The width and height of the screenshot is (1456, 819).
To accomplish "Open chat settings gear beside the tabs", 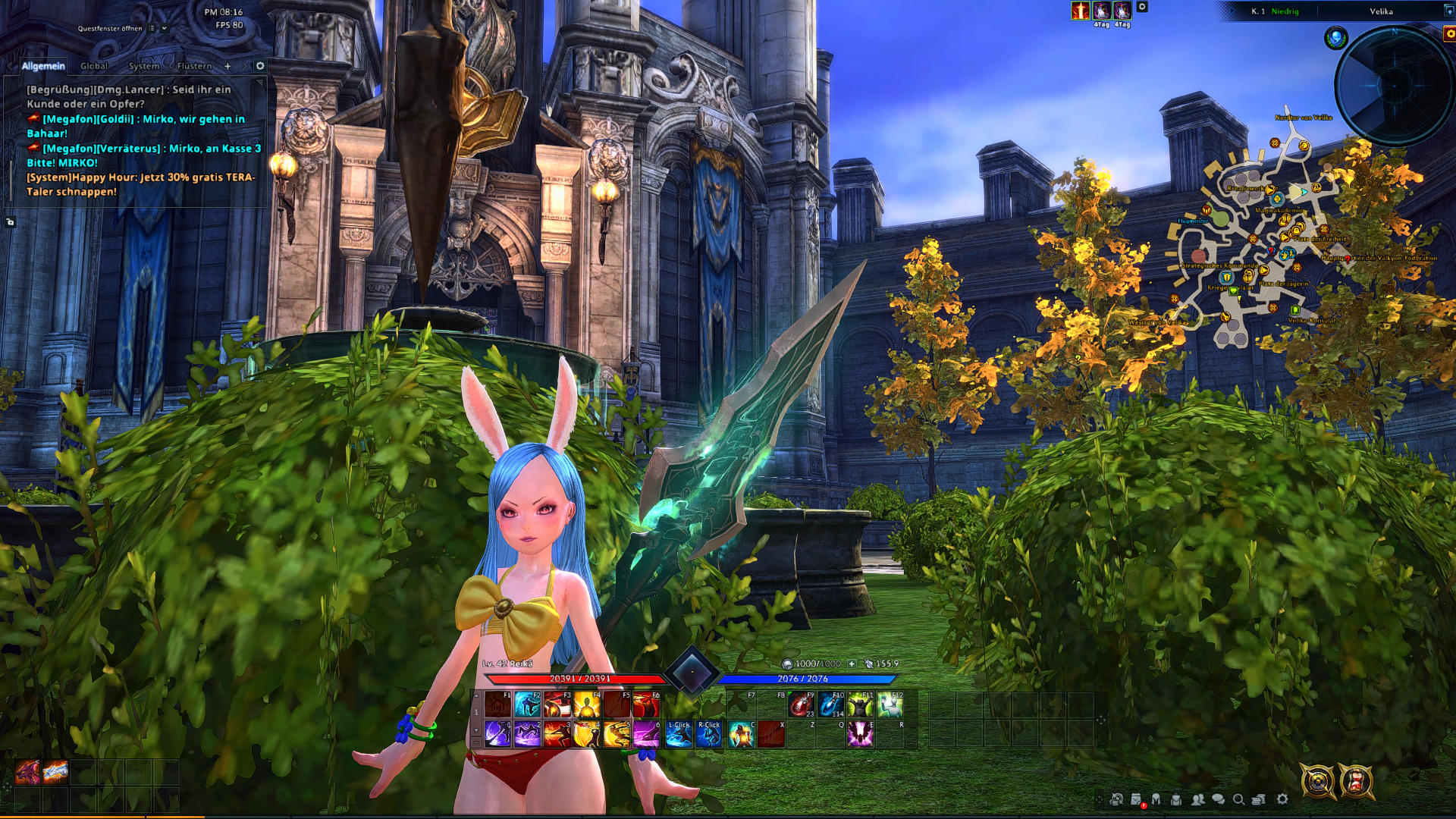I will coord(260,66).
